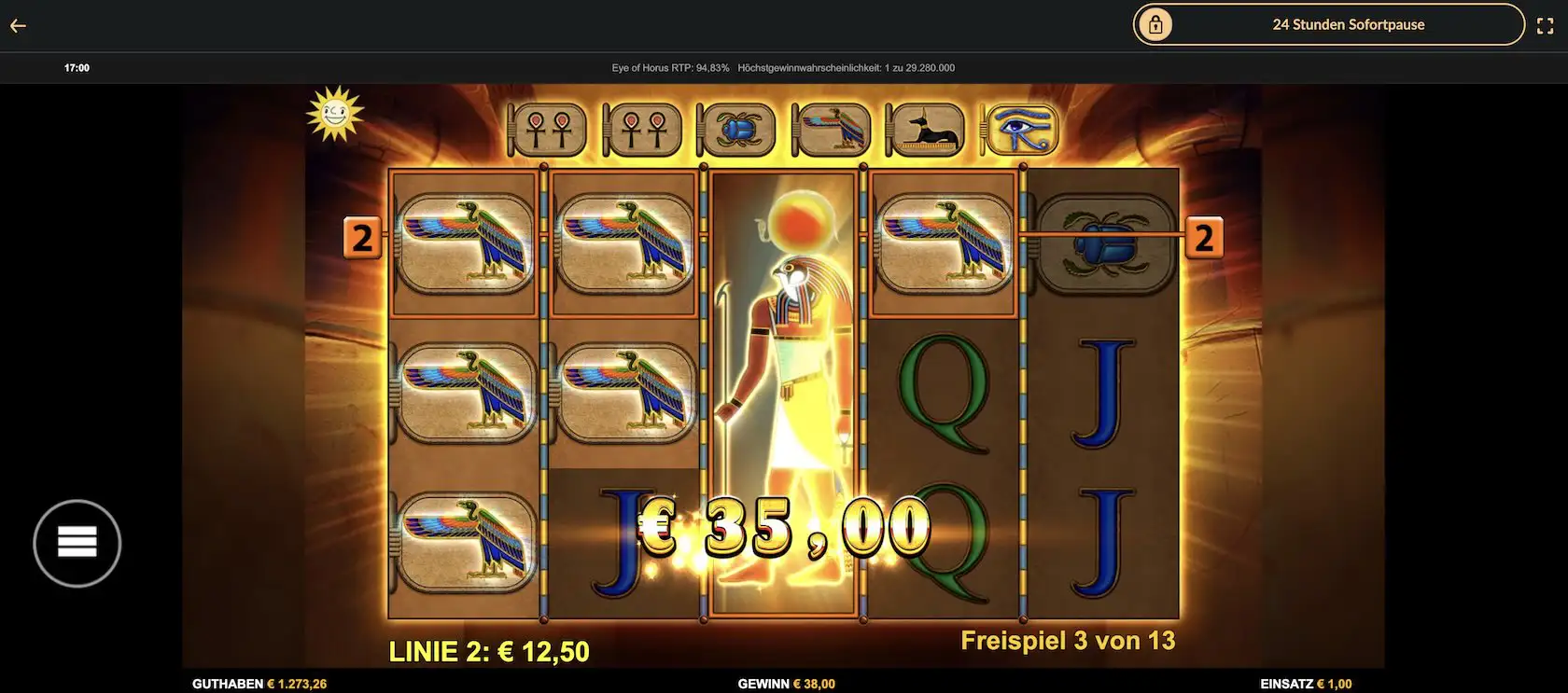Click the GEWINN € 38,00 display
The image size is (1568, 693).
point(787,683)
